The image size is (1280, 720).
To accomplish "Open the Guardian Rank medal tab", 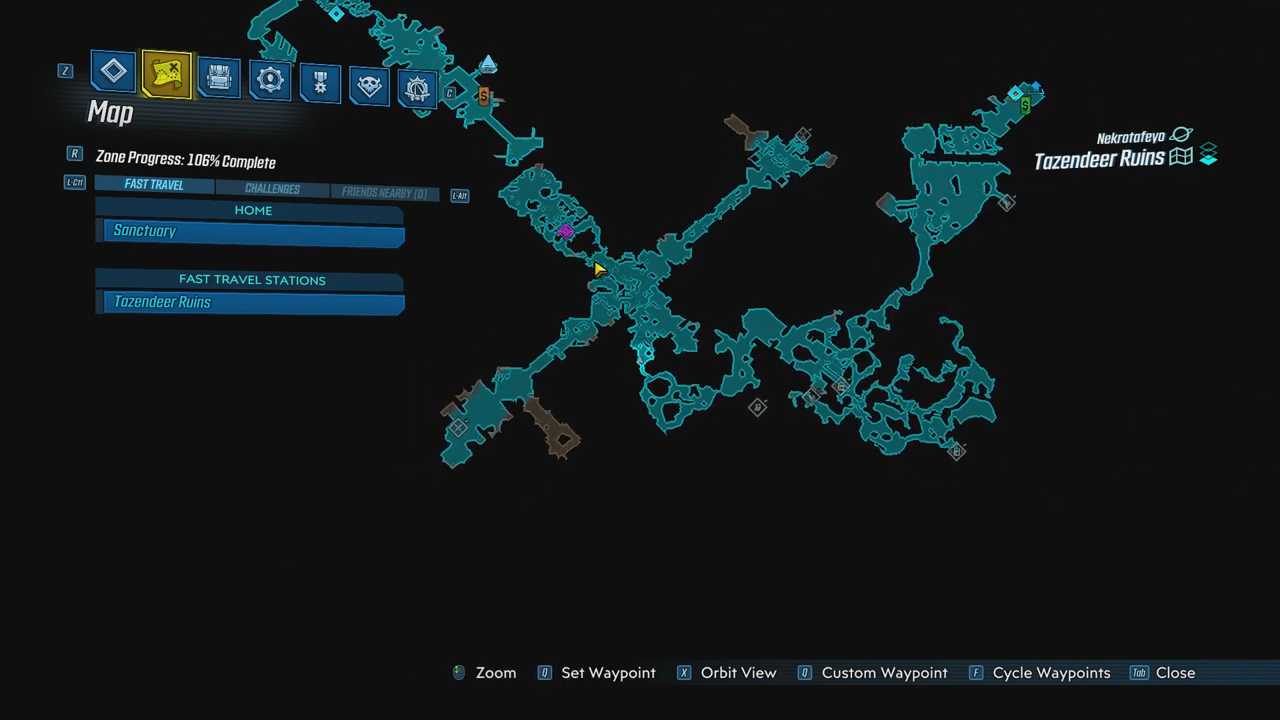I will [320, 84].
